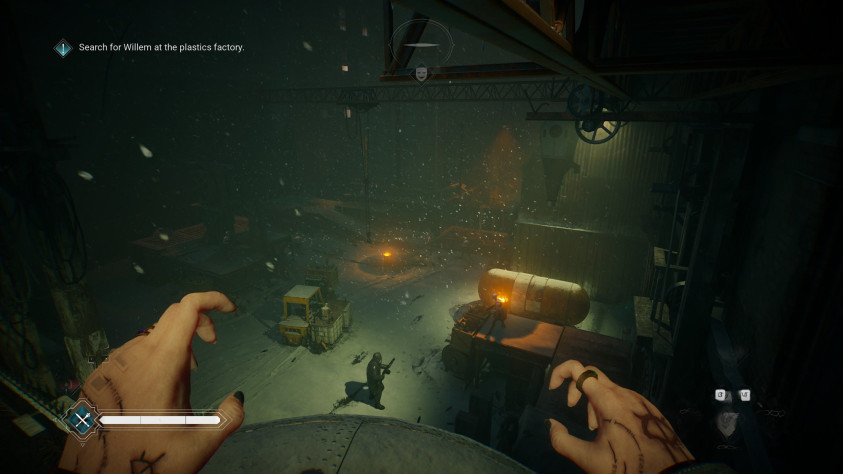Viewport: 843px width, 474px height.
Task: Select the compass ring at top center
Action: point(421,43)
